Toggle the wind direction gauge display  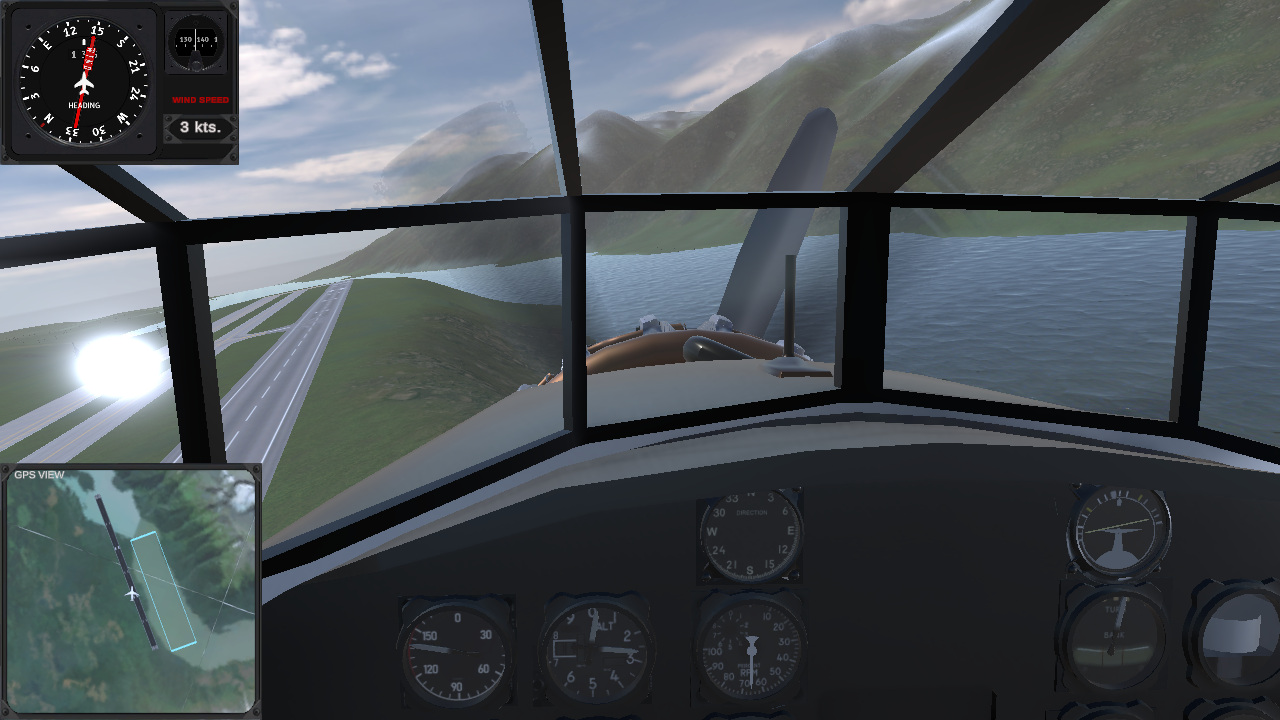(195, 45)
